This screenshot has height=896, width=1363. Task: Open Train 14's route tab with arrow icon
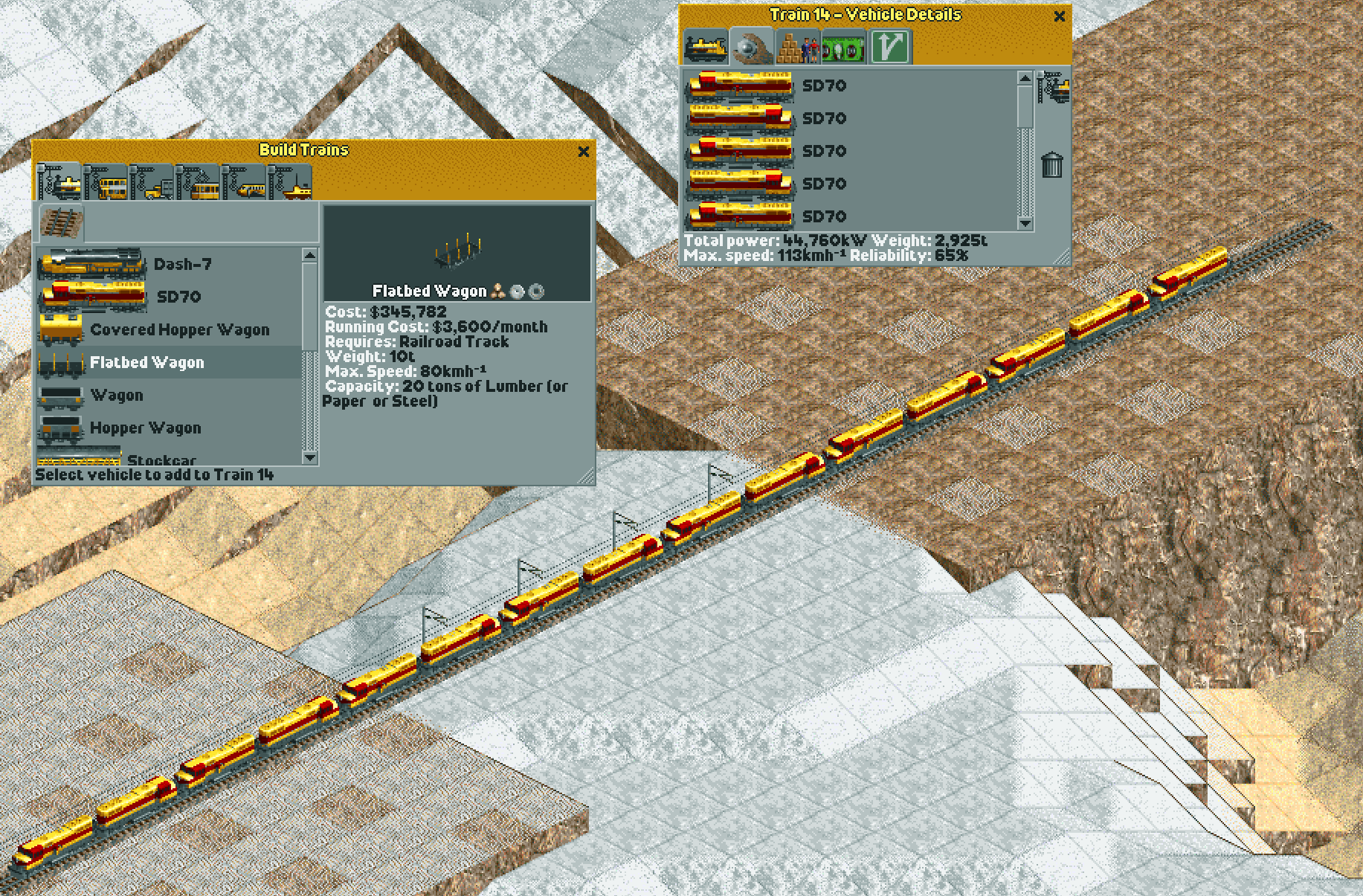coord(889,47)
